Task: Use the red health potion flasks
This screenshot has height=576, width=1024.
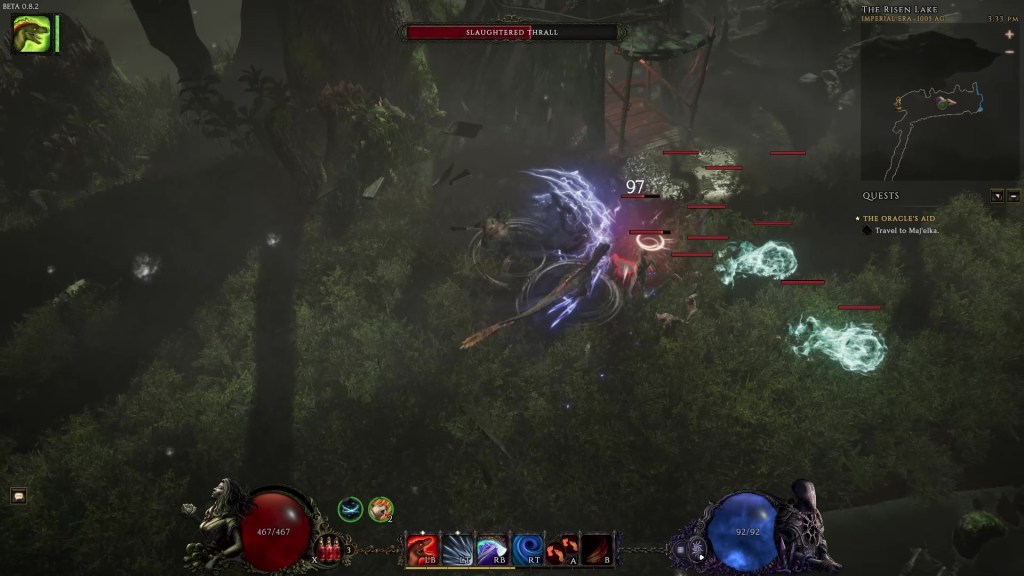Action: click(x=329, y=548)
